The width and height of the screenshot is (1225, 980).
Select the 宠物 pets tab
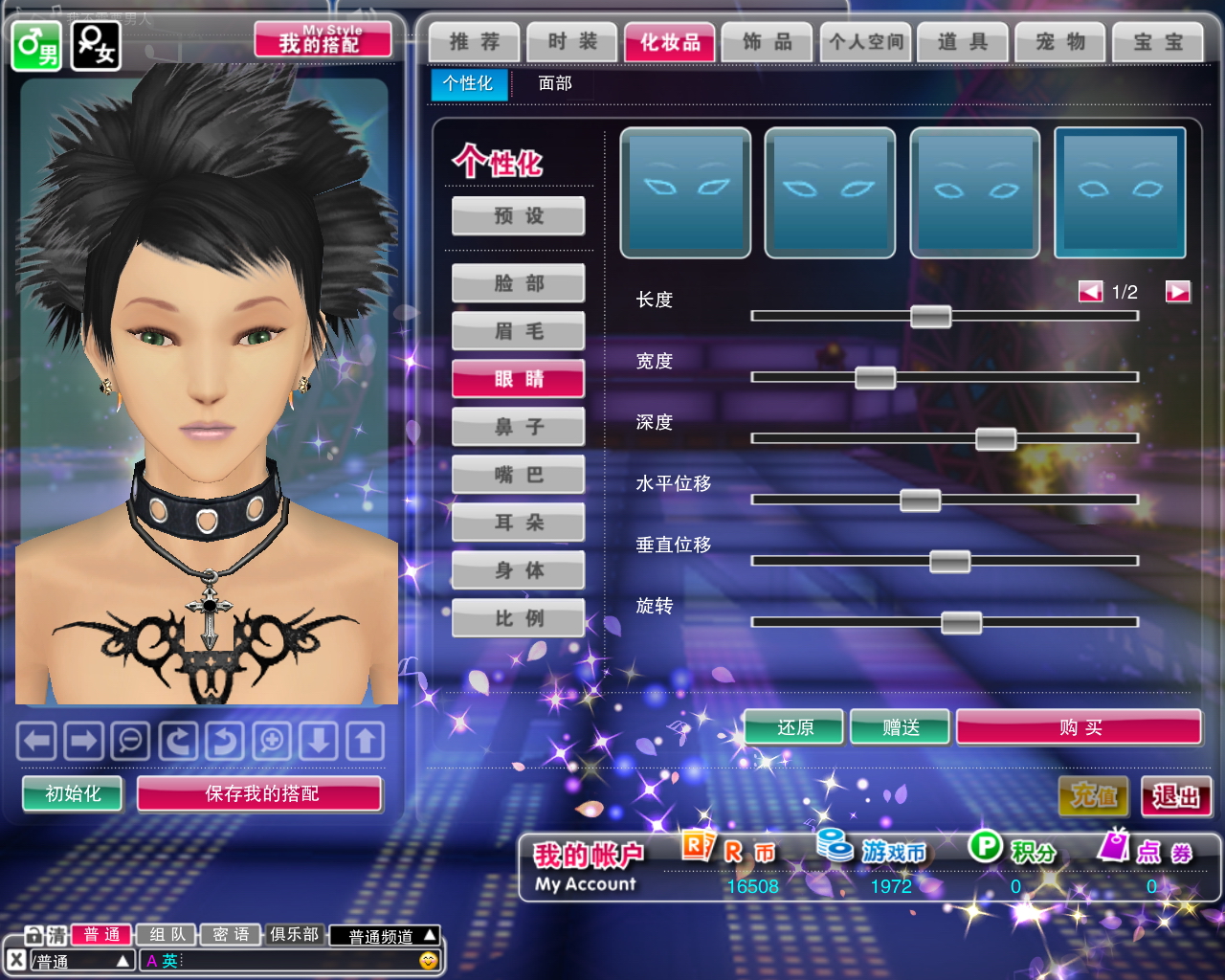[x=1060, y=42]
